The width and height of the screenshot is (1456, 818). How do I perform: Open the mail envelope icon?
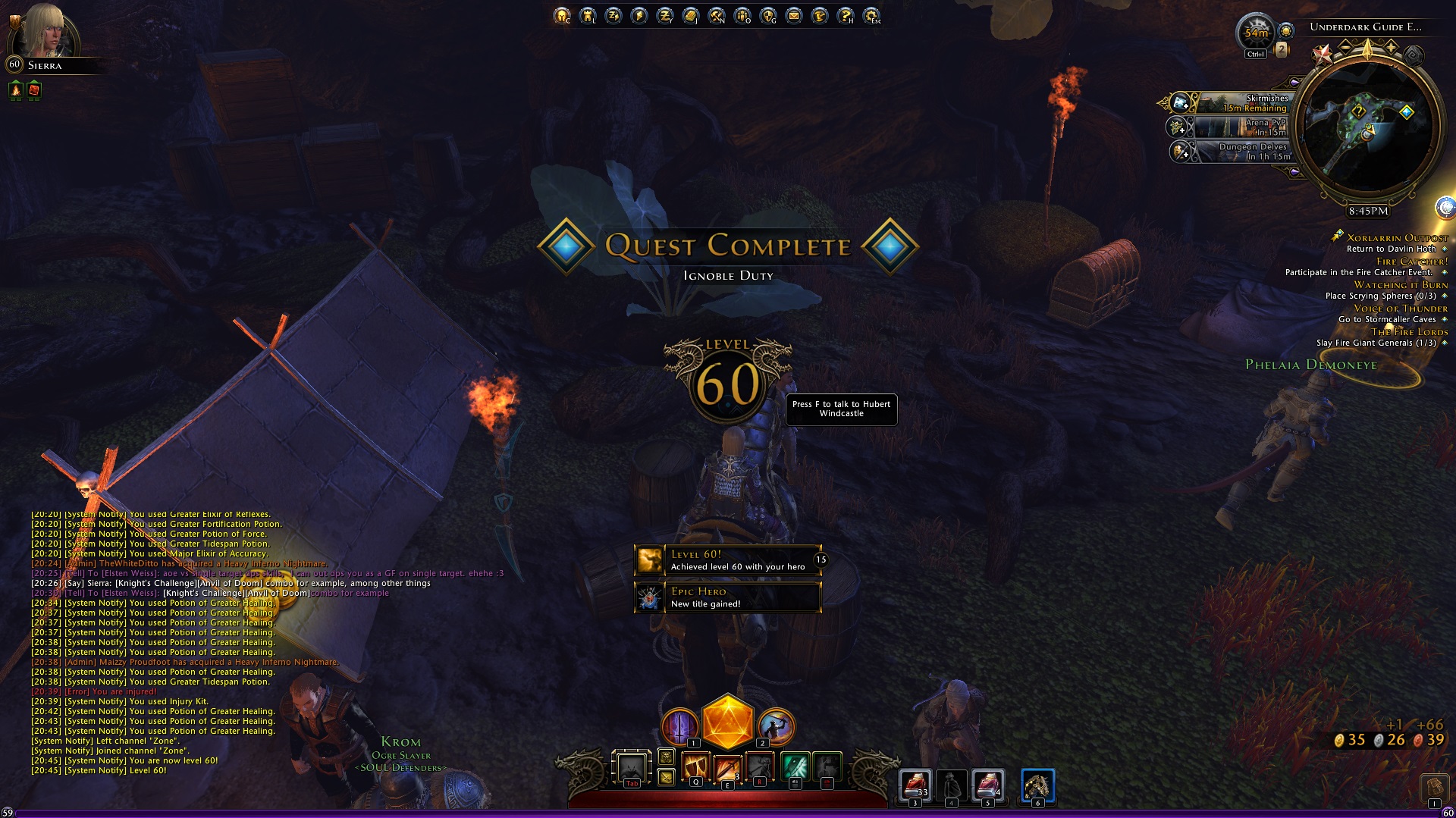pyautogui.click(x=794, y=15)
